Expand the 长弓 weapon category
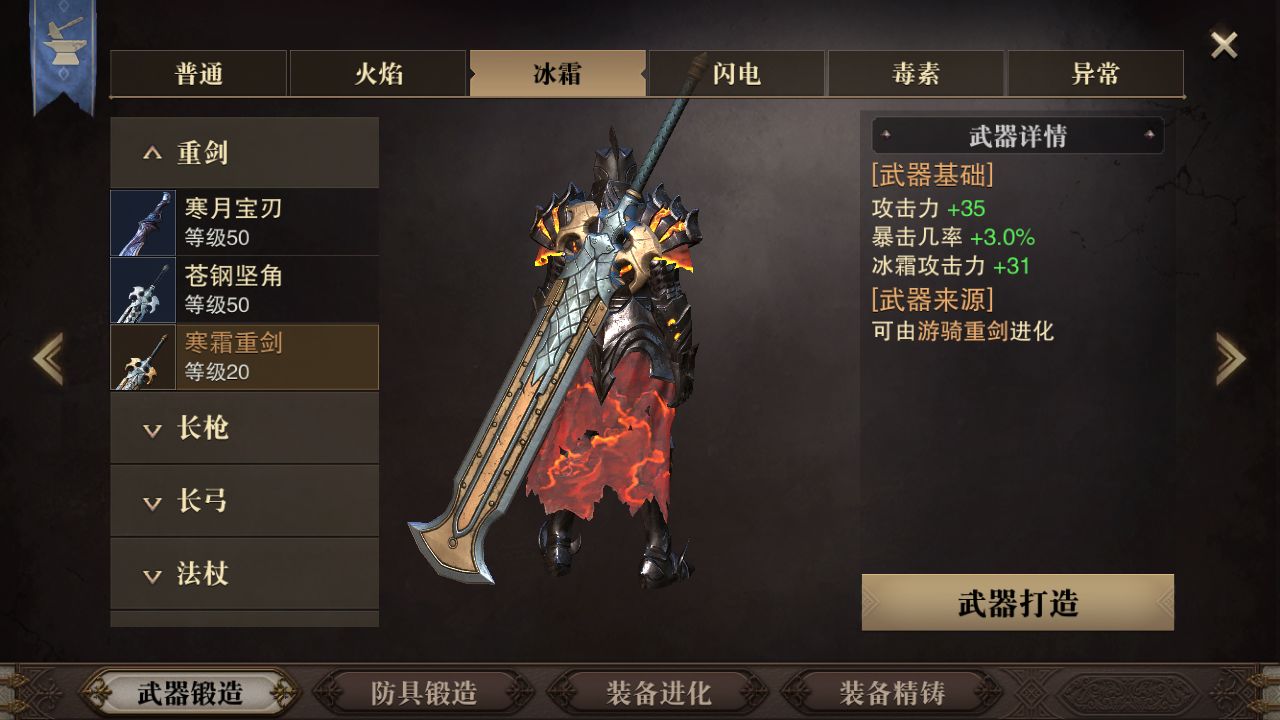1280x720 pixels. (x=244, y=501)
